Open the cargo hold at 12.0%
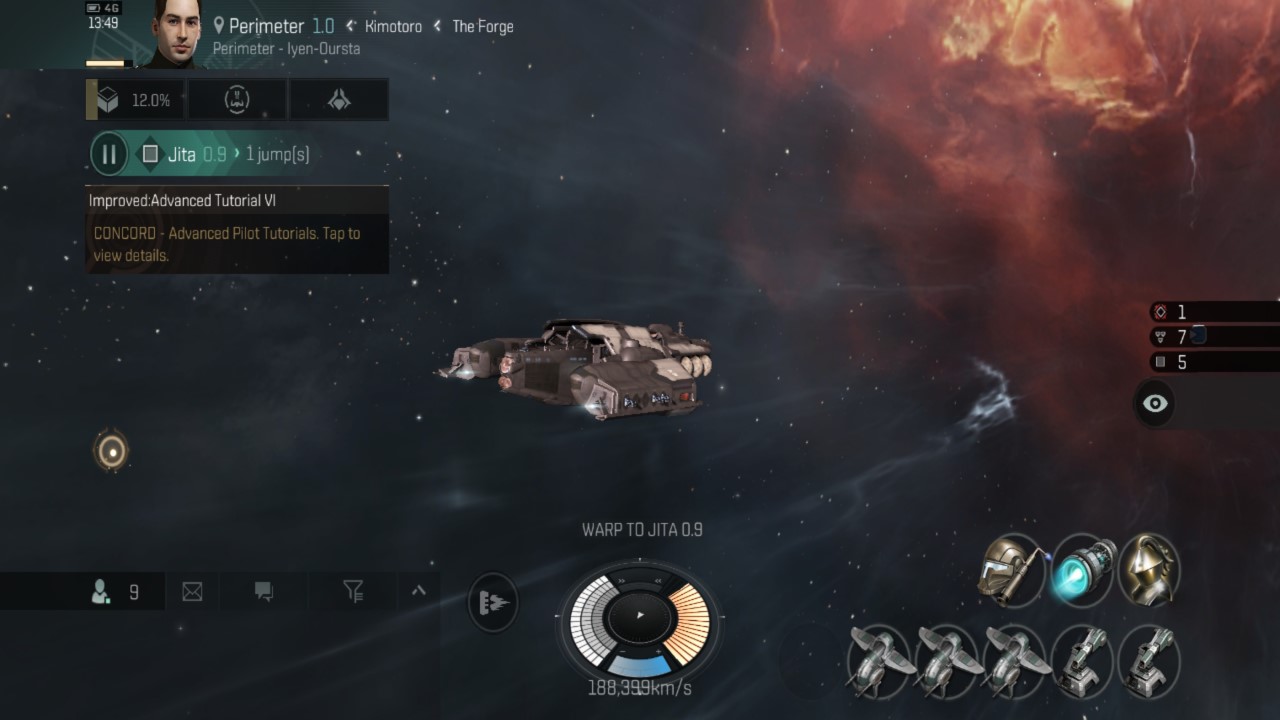Screen dimensions: 1280x720 coord(135,99)
